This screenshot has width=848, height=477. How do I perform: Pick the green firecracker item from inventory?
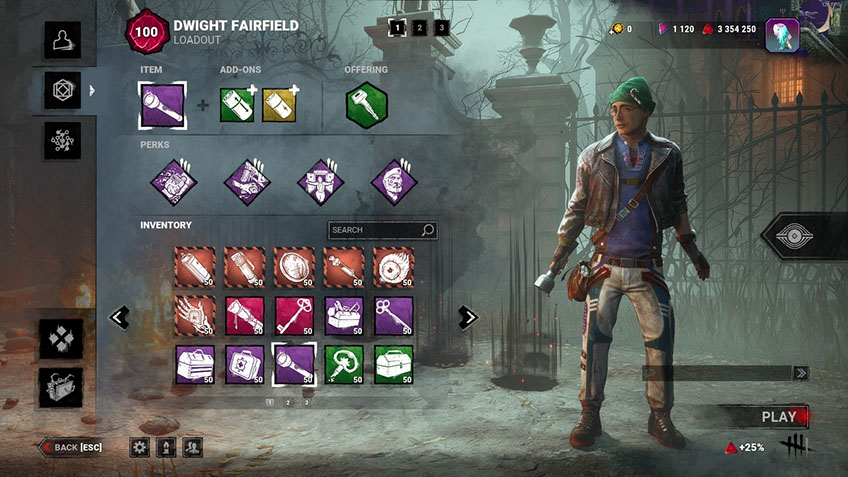pos(344,365)
